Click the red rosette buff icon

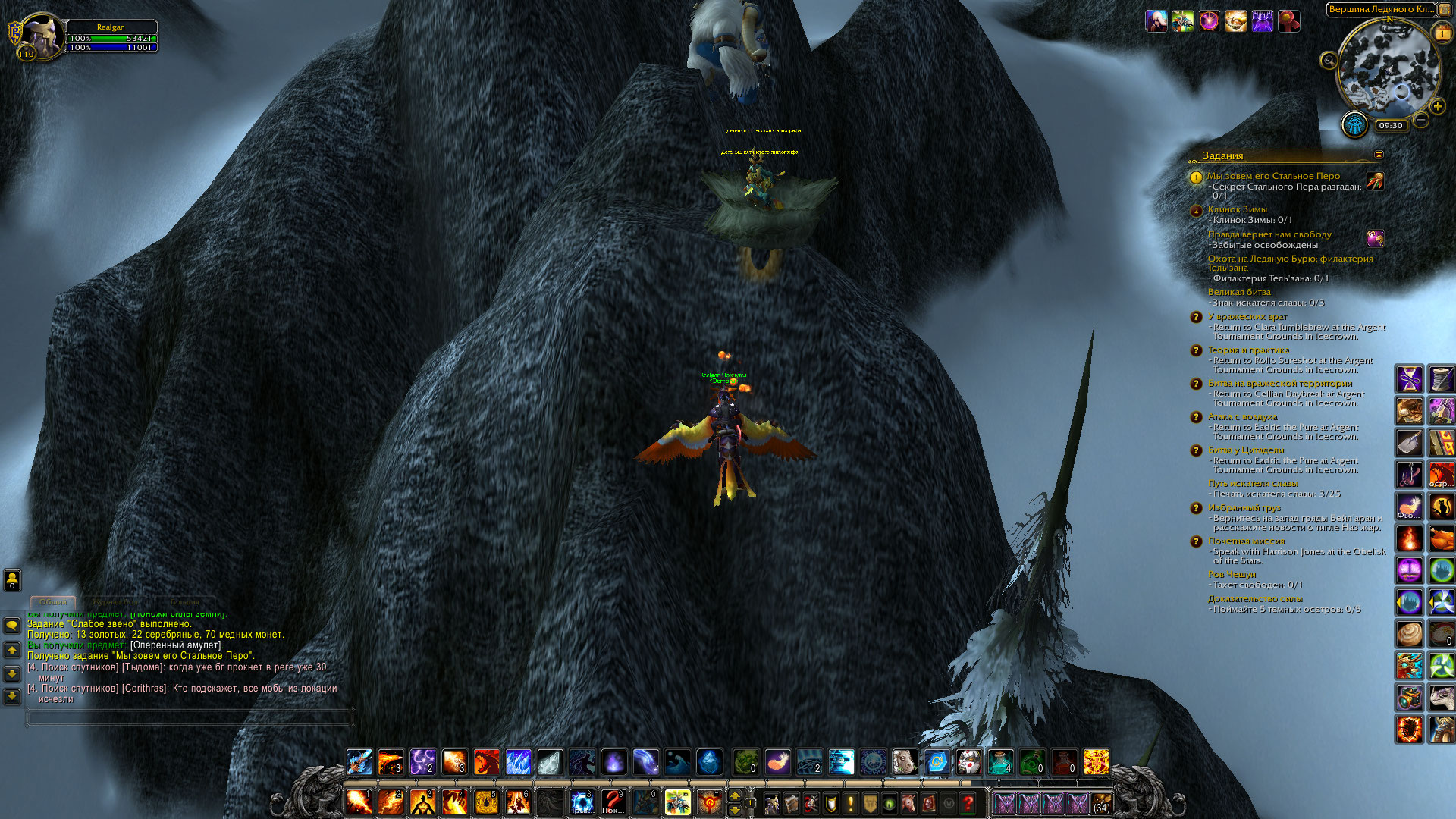[1289, 21]
